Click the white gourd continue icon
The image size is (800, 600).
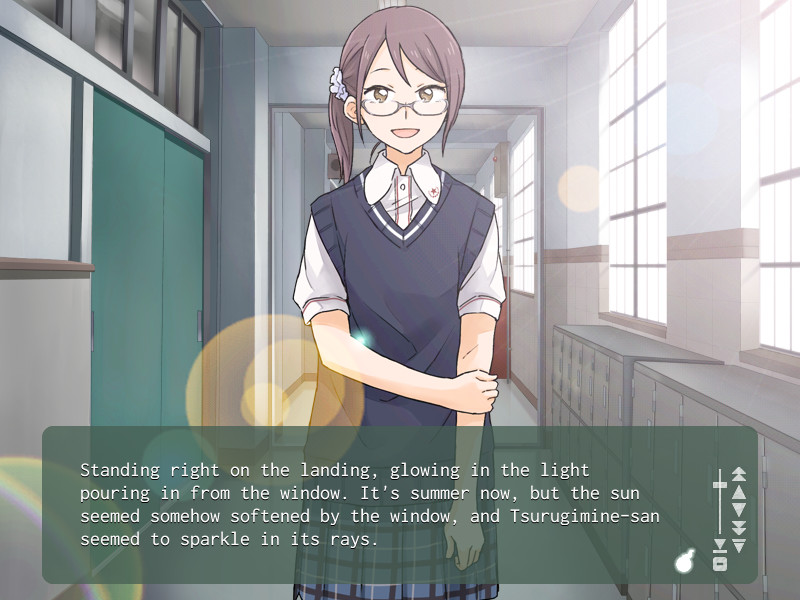pos(685,563)
